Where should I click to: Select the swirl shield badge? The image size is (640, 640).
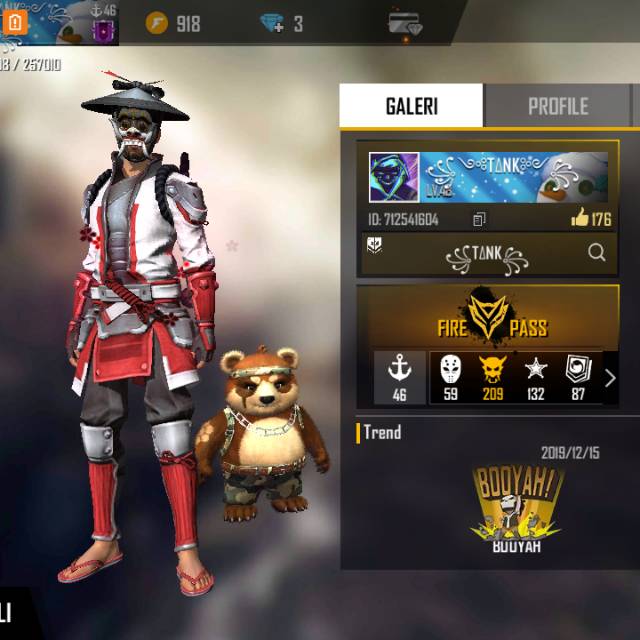578,377
